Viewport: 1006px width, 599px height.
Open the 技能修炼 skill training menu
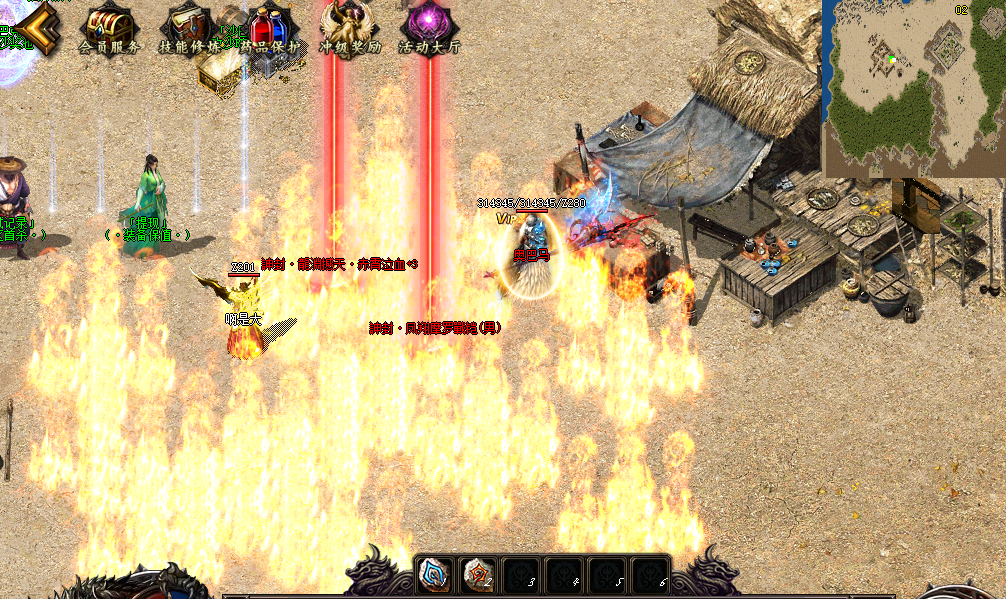[189, 25]
